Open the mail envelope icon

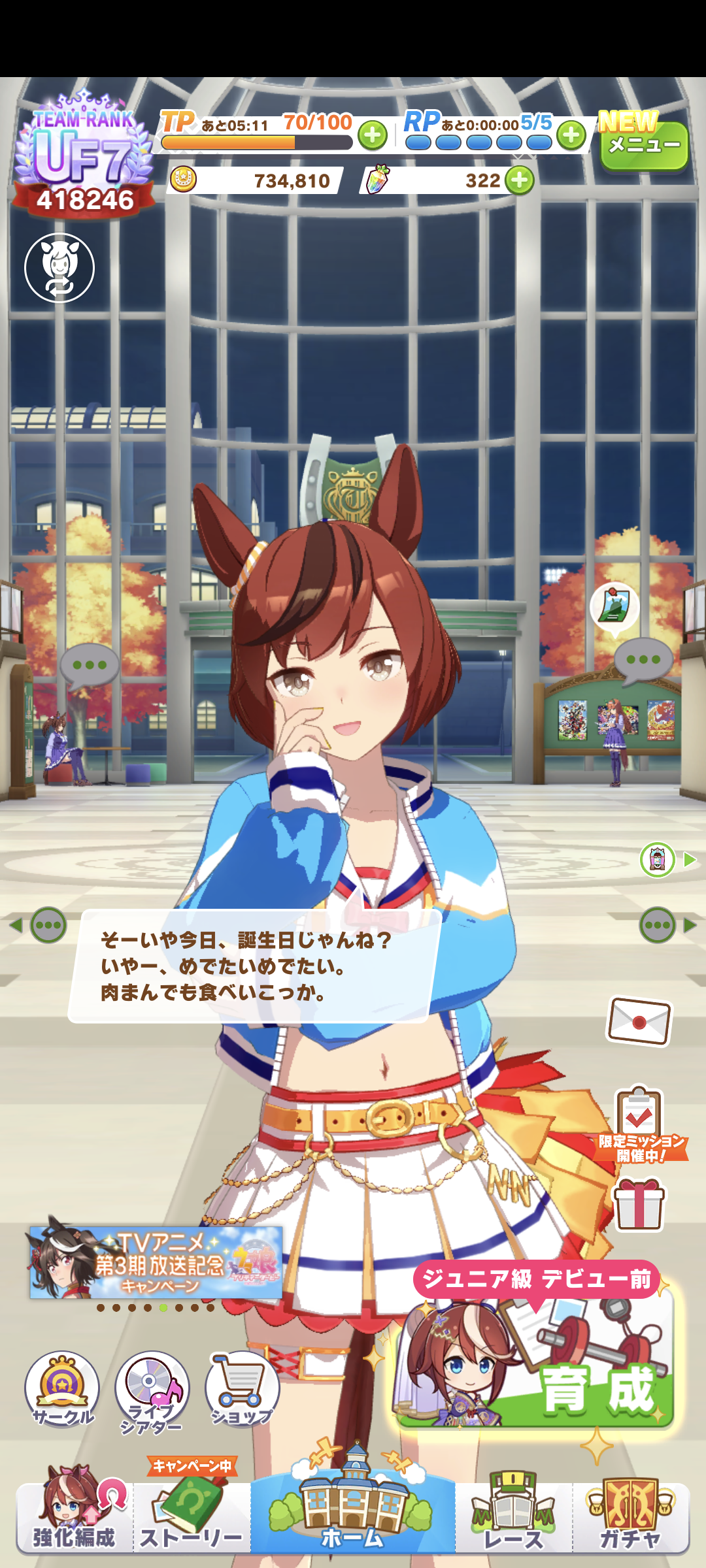pyautogui.click(x=639, y=1021)
